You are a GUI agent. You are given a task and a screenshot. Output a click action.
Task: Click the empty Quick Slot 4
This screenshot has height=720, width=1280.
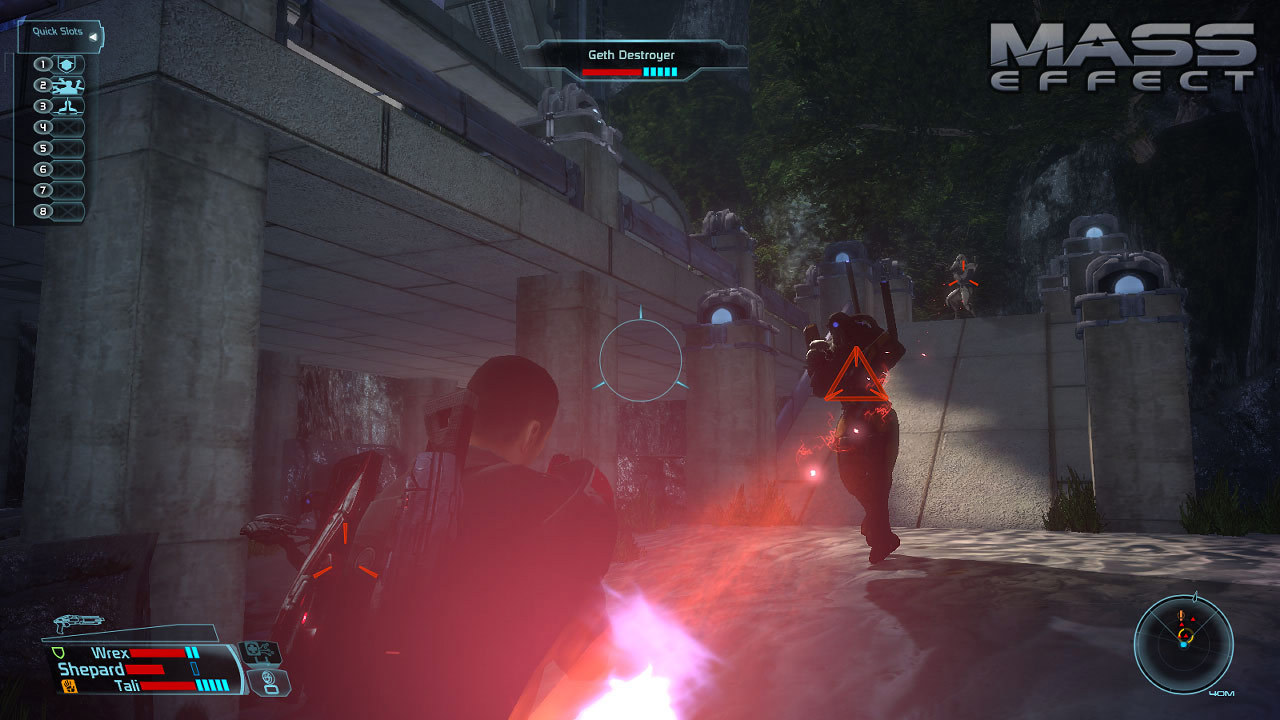68,127
